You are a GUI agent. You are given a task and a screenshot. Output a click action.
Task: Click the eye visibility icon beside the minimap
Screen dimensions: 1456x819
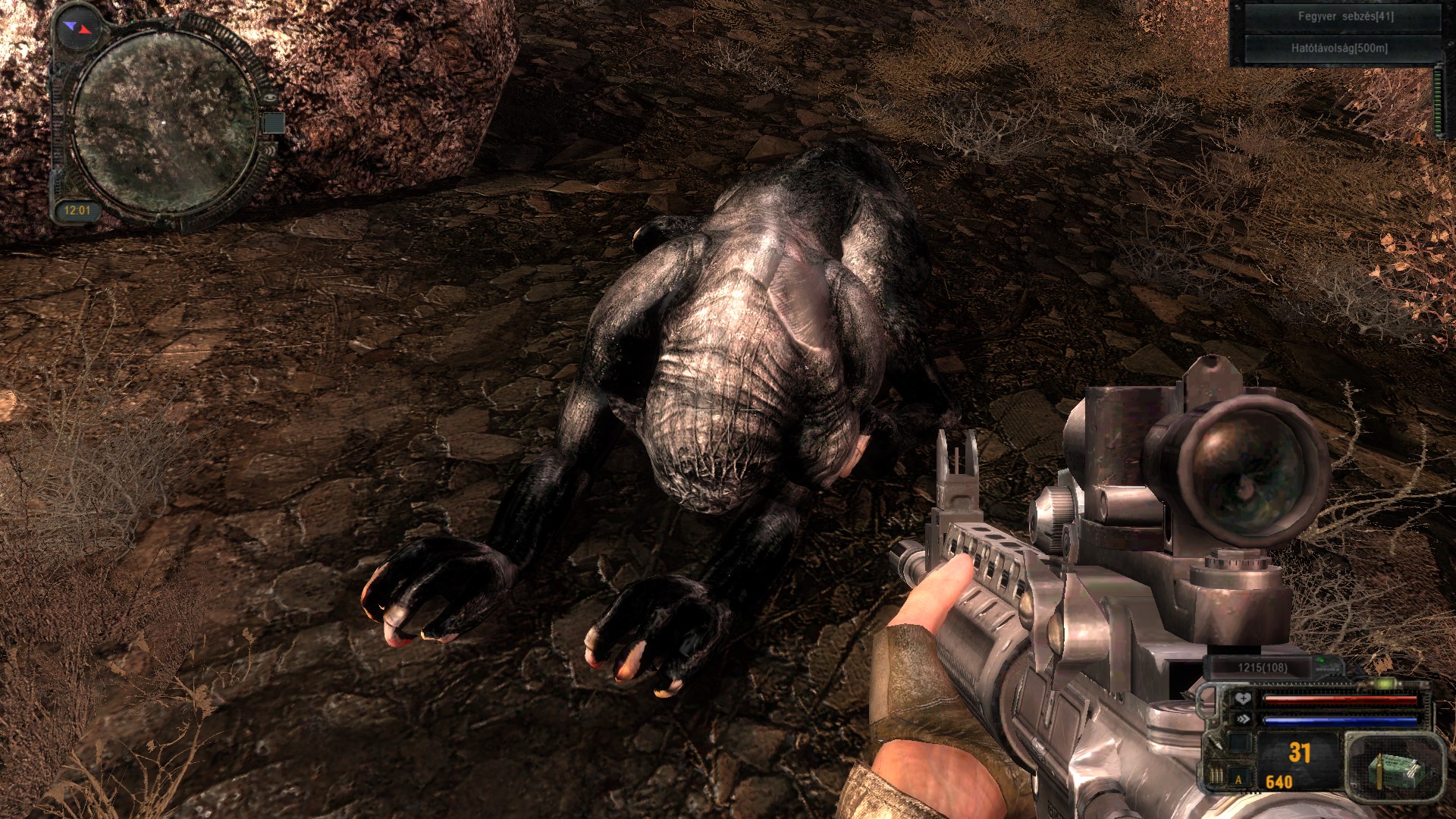(x=269, y=98)
